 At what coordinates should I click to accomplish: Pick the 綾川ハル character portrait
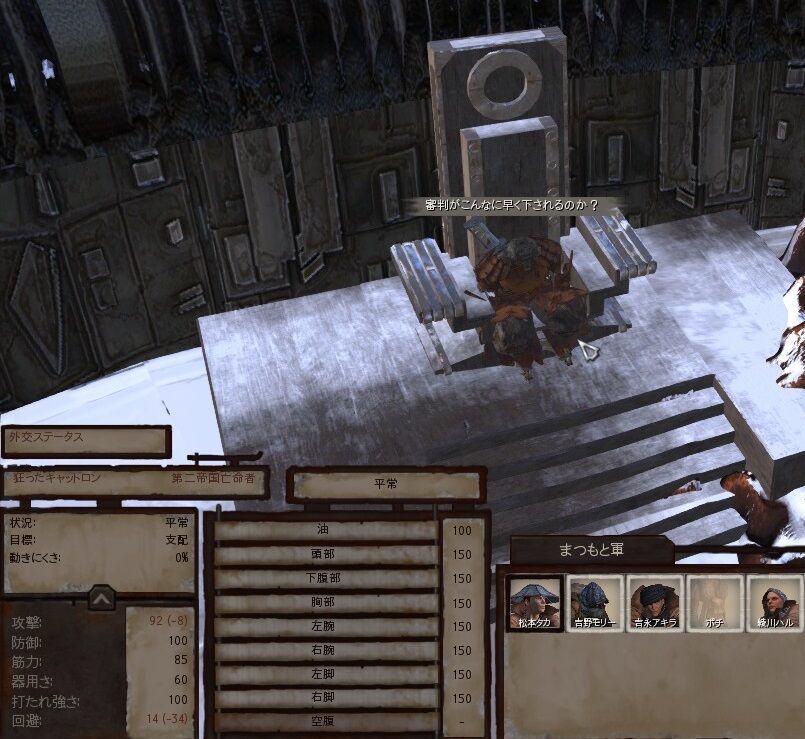pos(774,603)
